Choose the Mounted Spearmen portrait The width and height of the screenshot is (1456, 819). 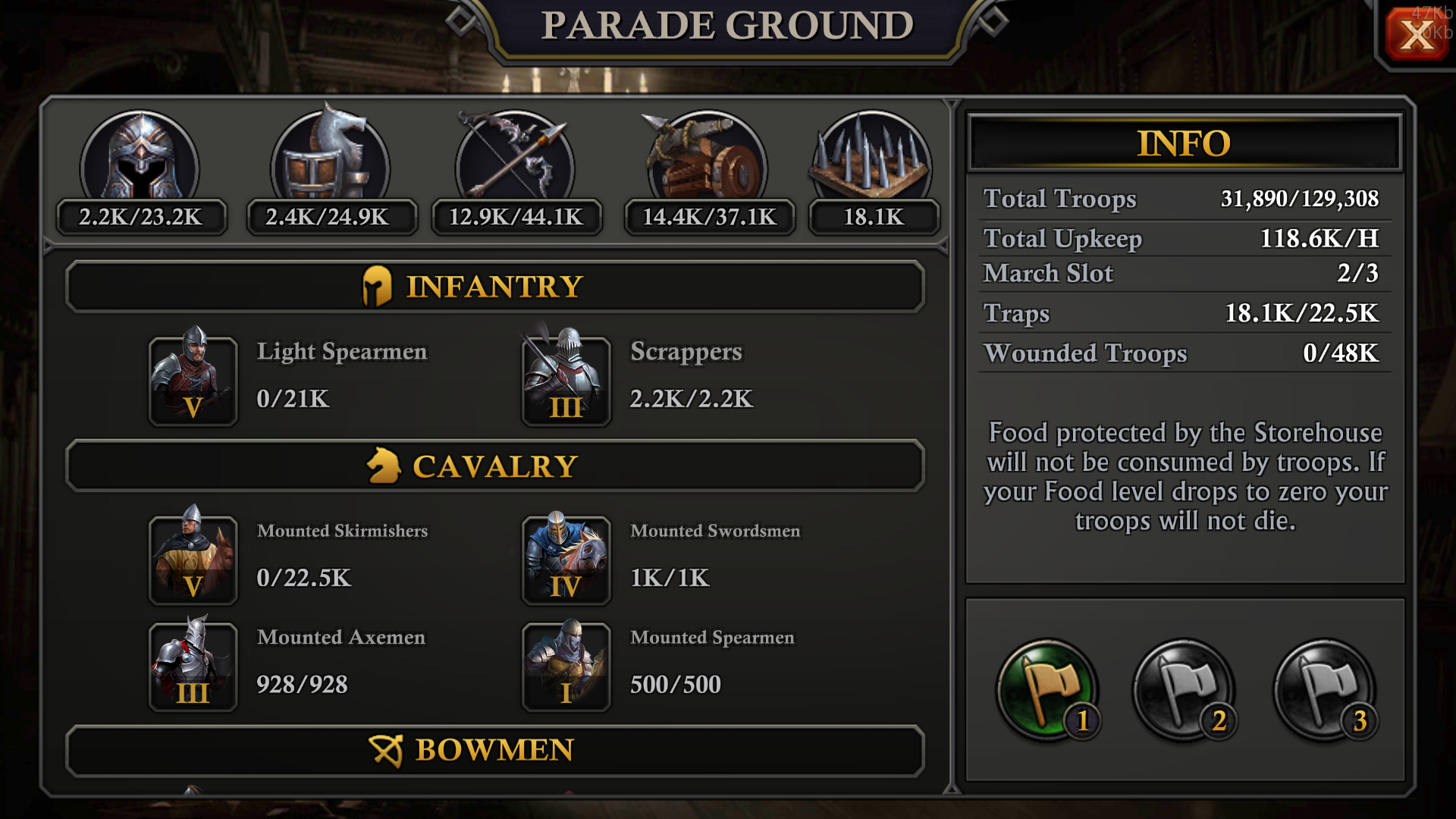click(x=566, y=667)
